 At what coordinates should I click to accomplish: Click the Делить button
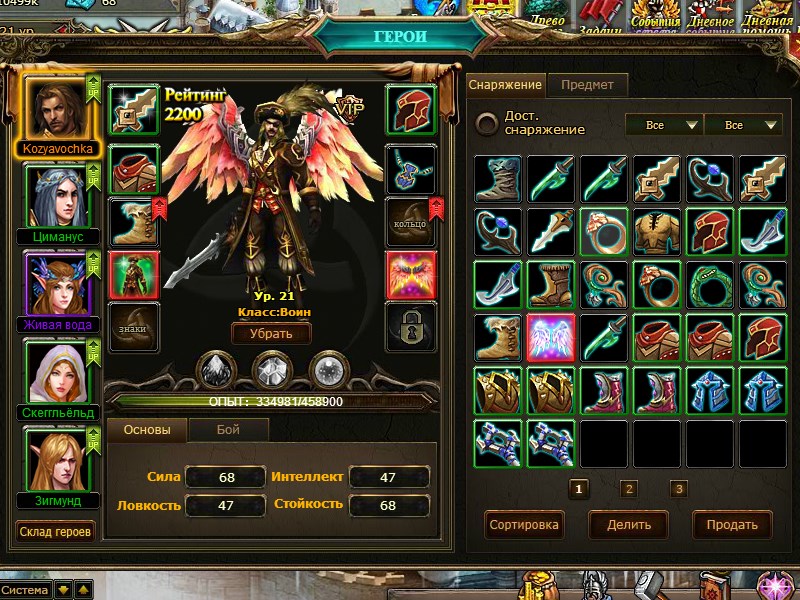pyautogui.click(x=628, y=524)
